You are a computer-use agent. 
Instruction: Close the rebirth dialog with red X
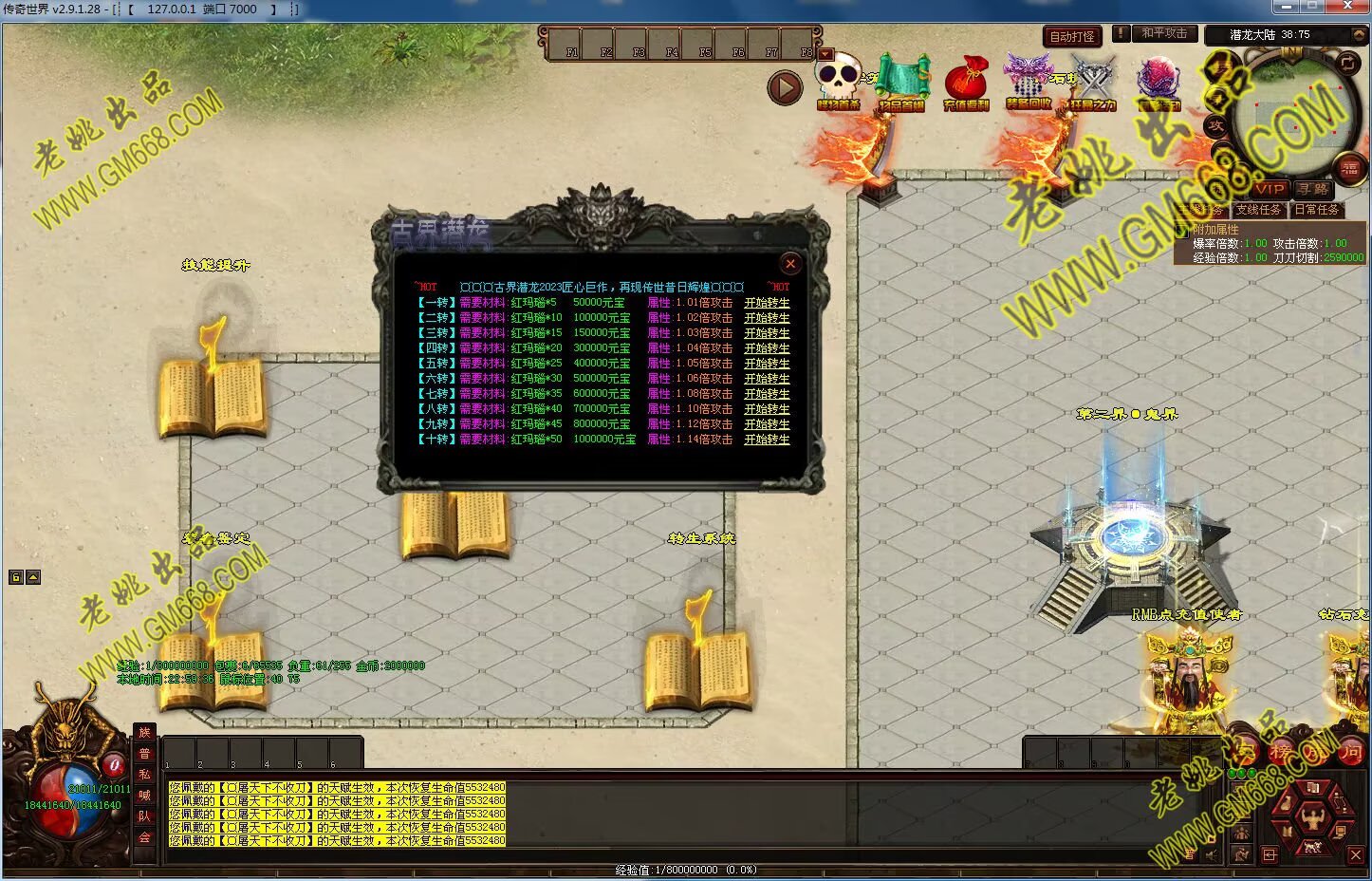[789, 264]
